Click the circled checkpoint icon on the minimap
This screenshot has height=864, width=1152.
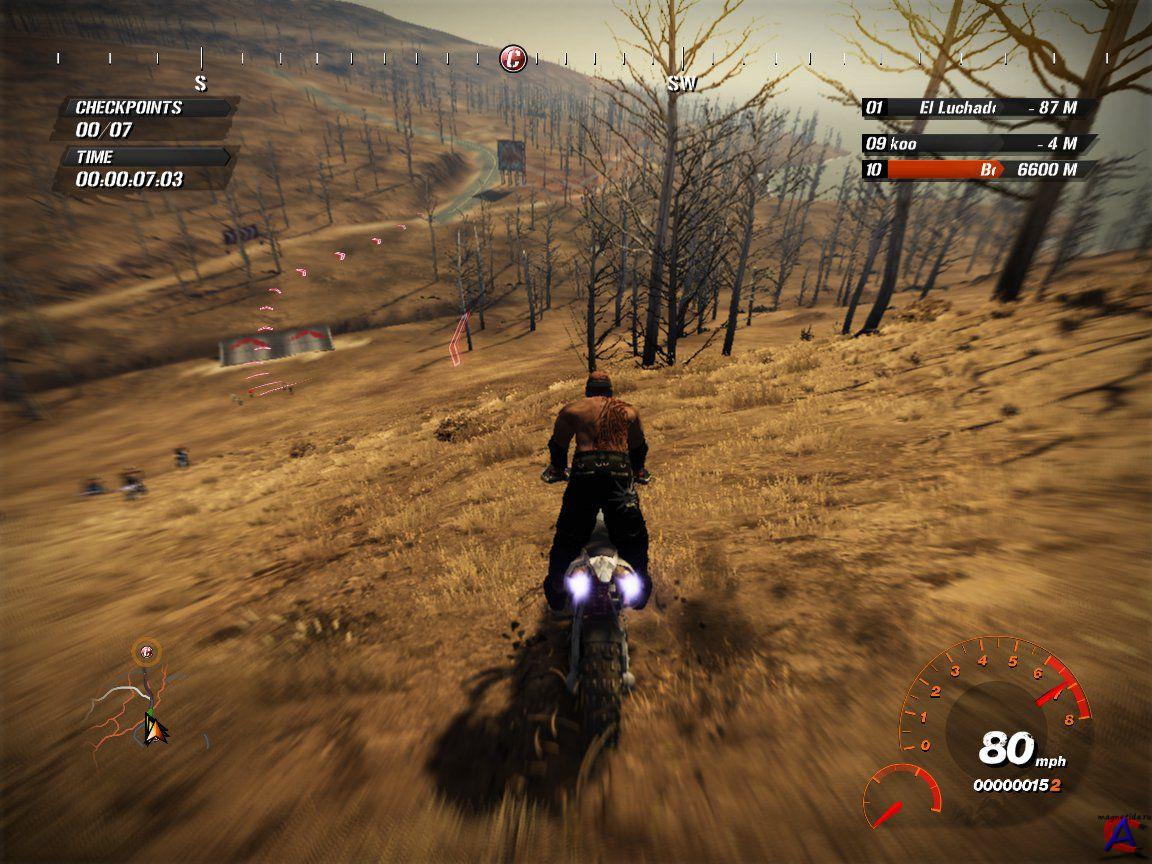click(x=147, y=653)
